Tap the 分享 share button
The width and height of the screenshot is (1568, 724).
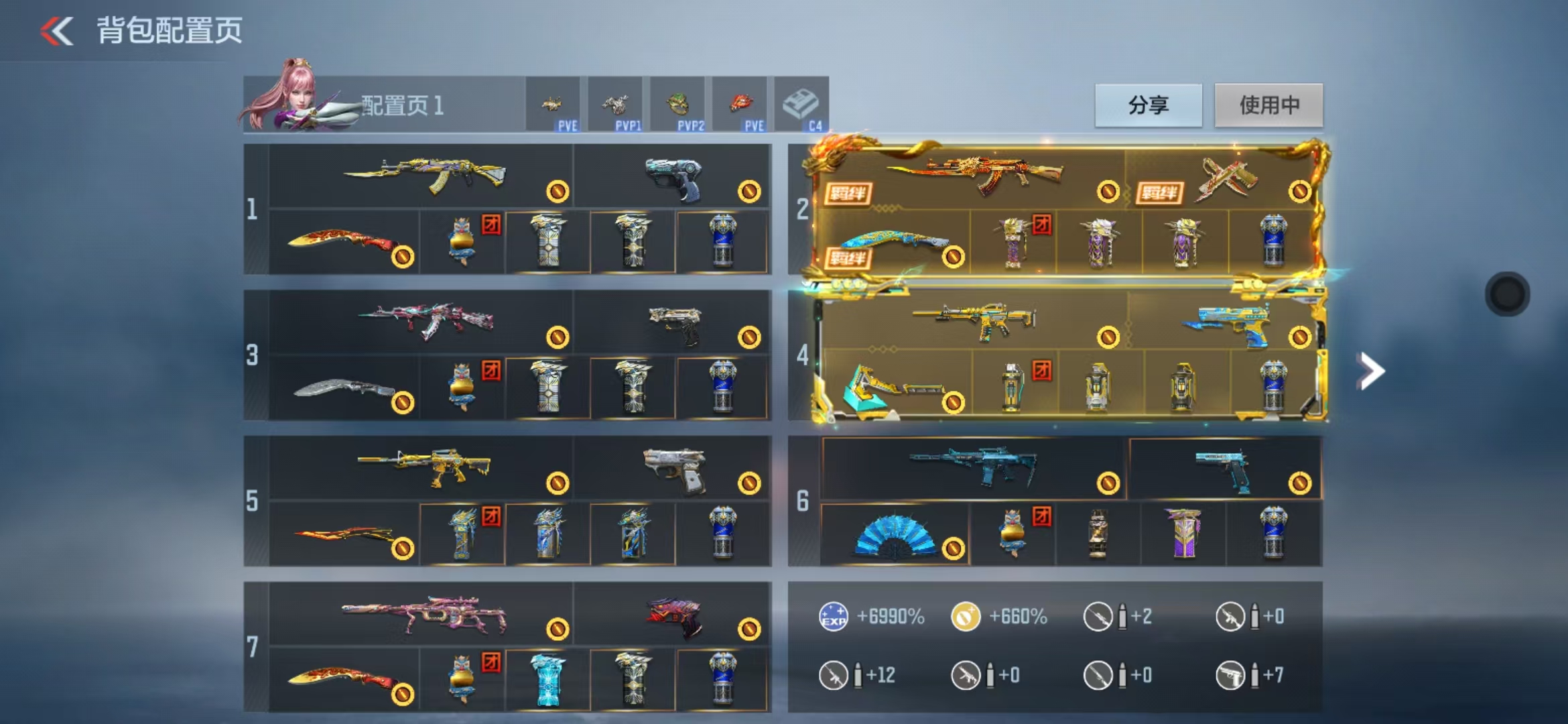[1148, 105]
